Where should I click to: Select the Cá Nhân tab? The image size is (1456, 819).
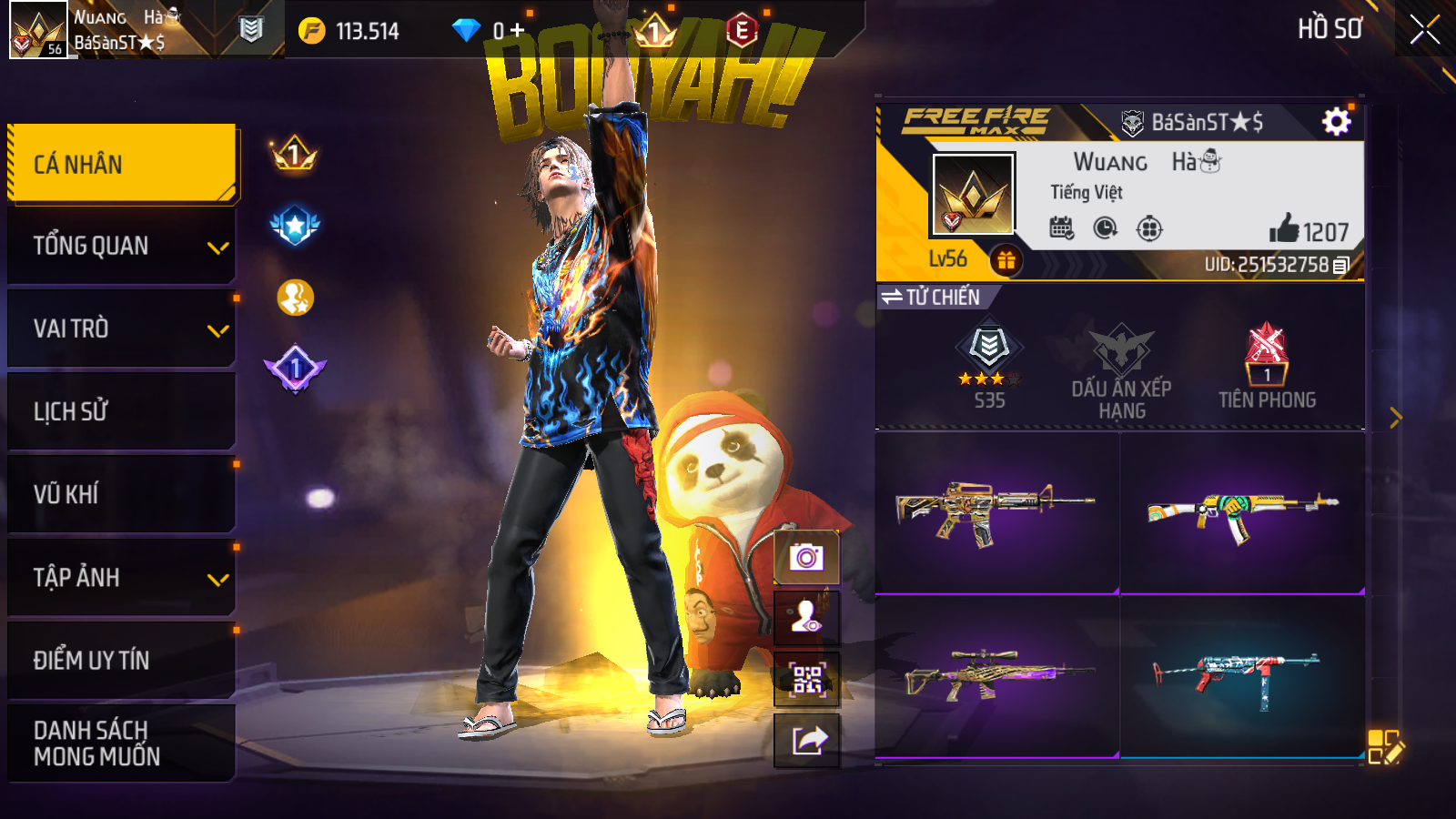click(122, 164)
